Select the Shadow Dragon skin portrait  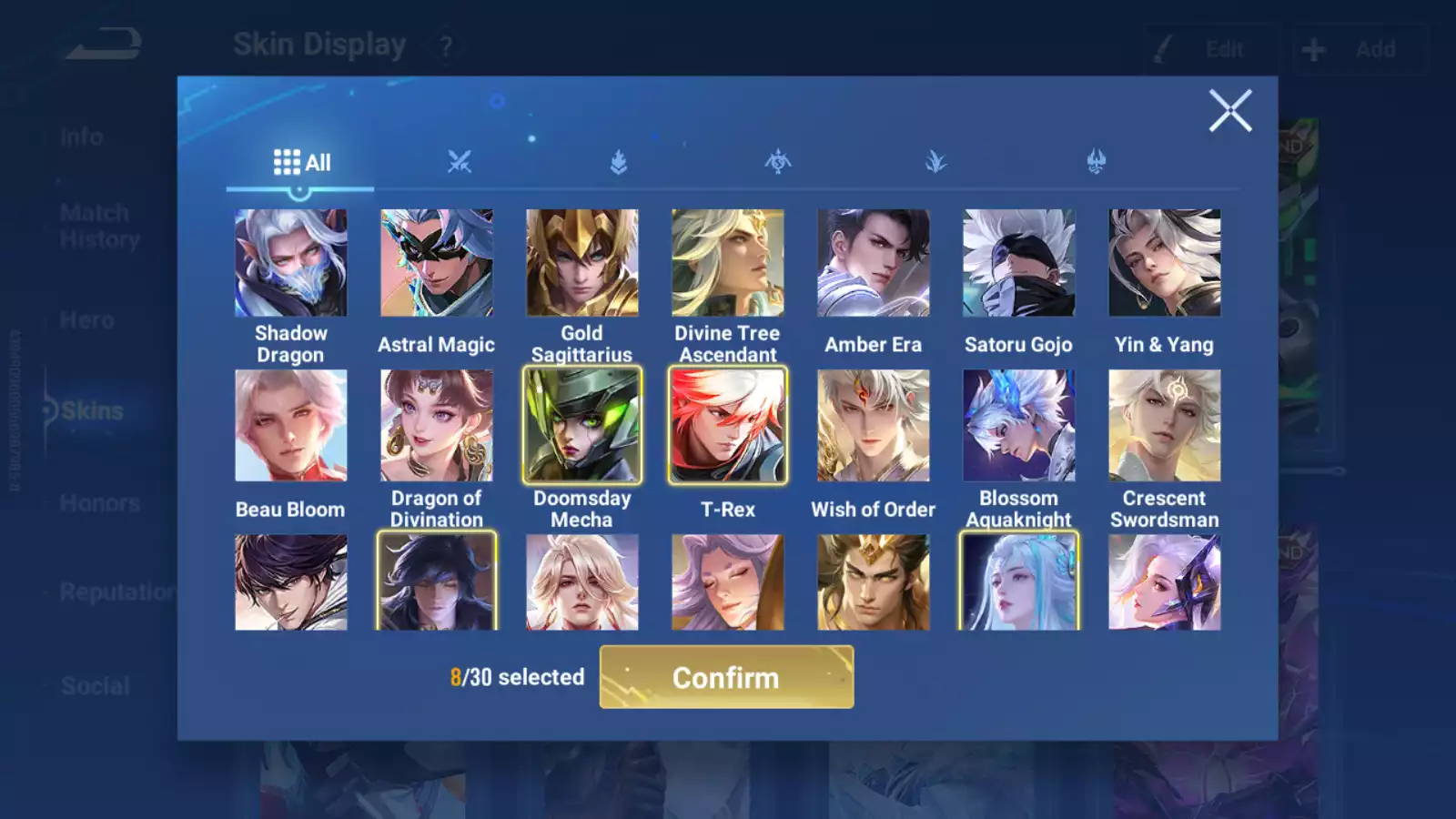pos(291,262)
